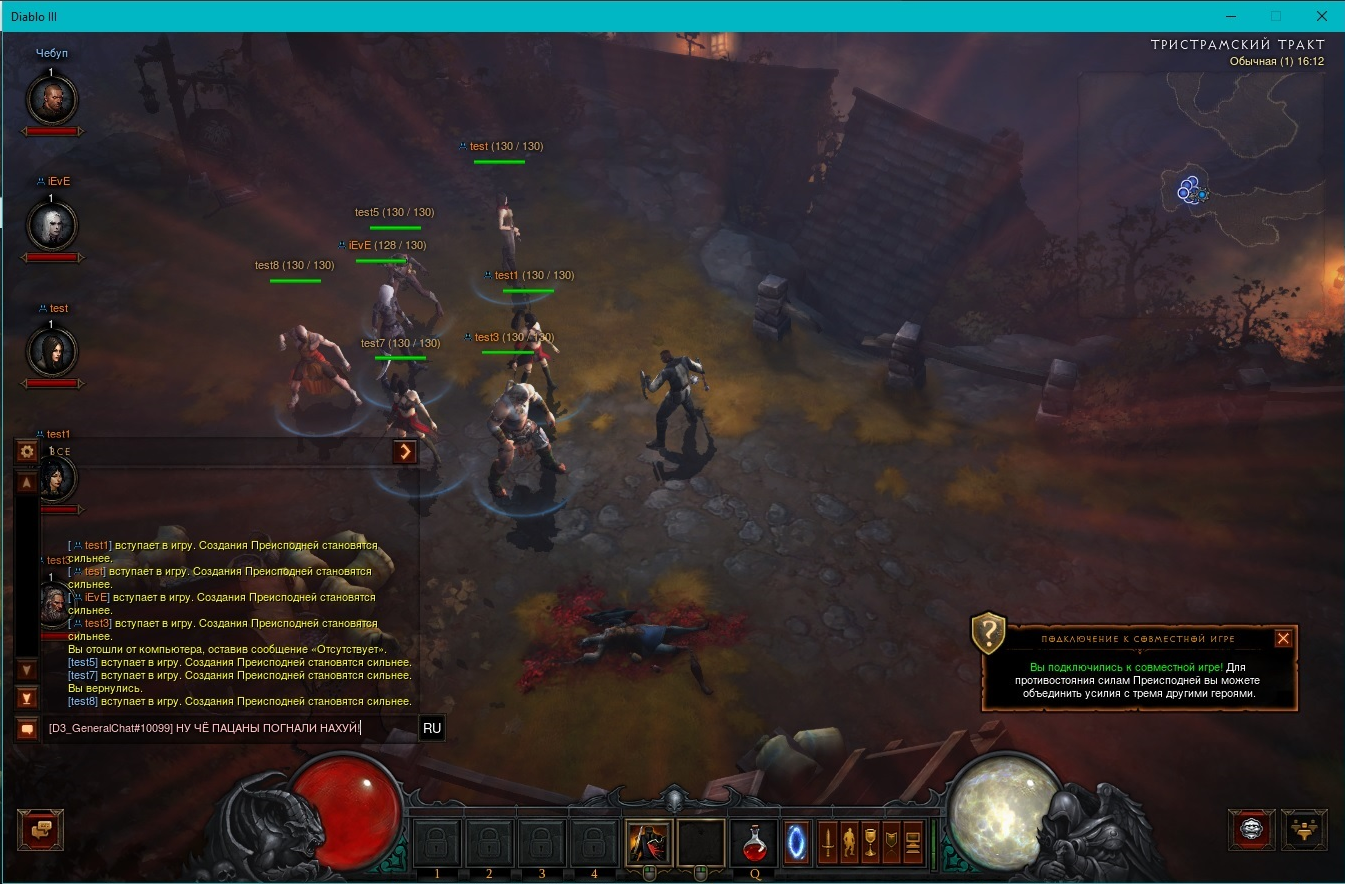Click the Чебуп player portrait
1345x884 pixels.
click(x=50, y=98)
